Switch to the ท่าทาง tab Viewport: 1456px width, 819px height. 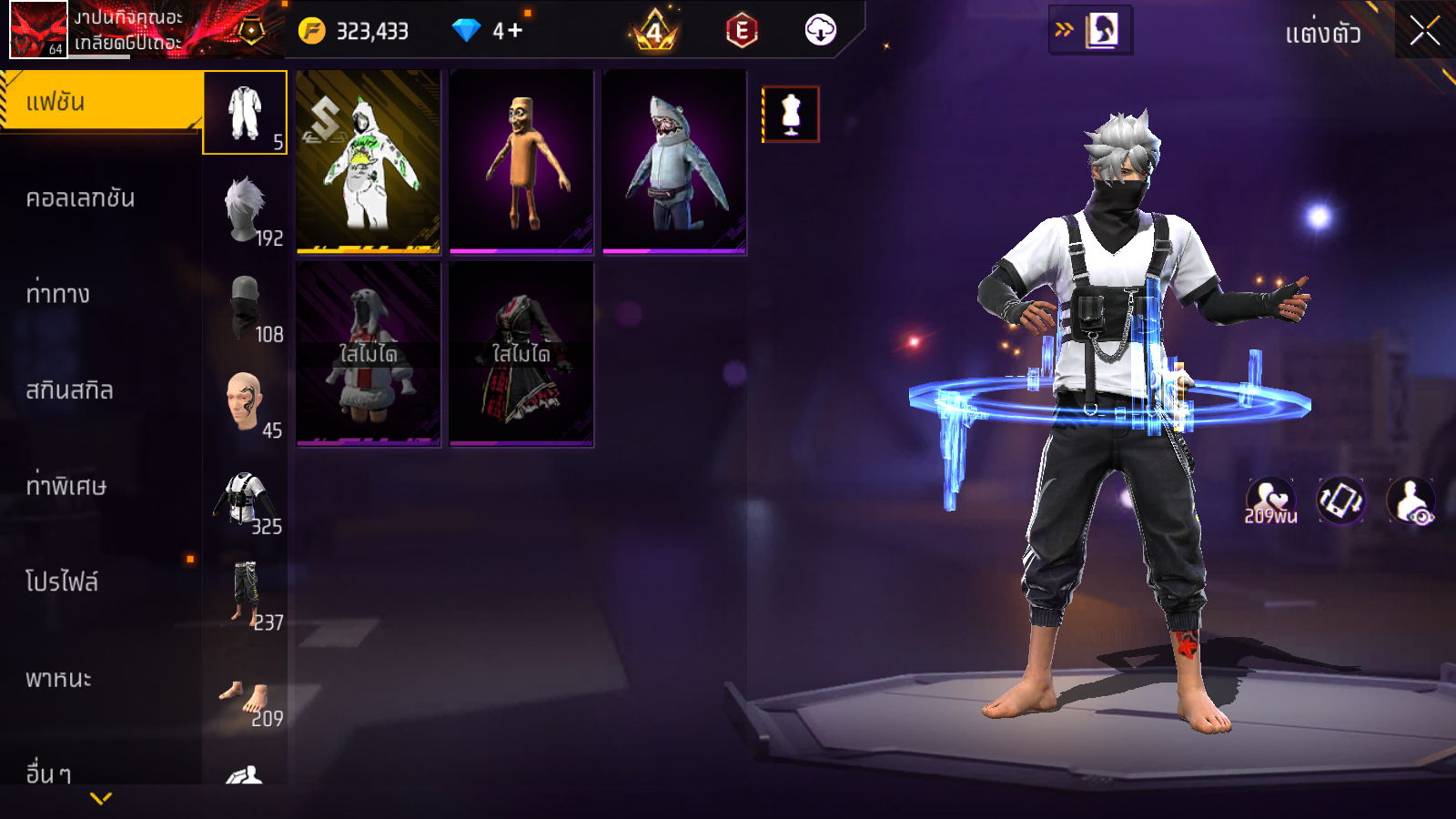[58, 294]
